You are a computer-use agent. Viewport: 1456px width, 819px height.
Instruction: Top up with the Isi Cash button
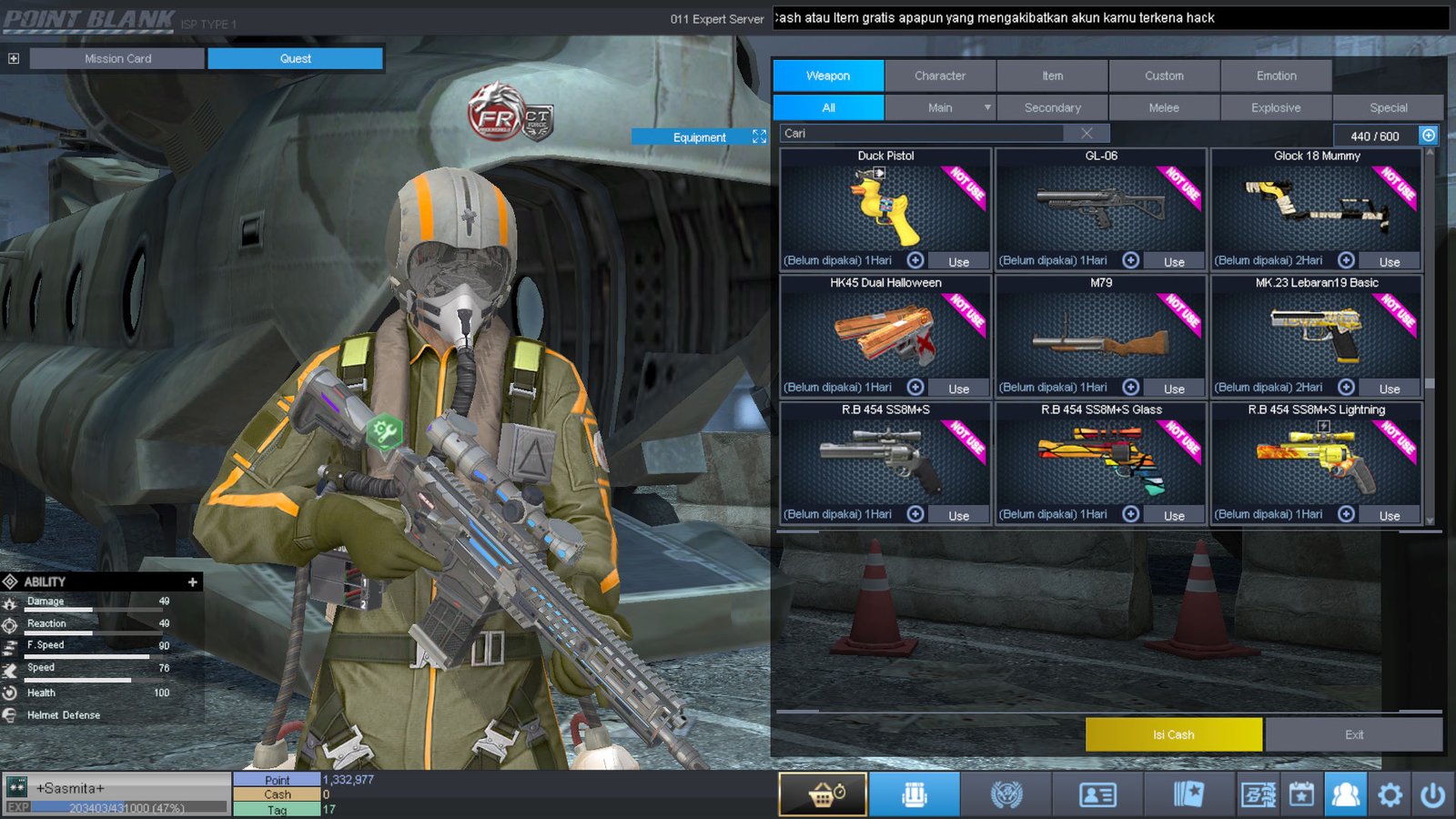pos(1173,734)
